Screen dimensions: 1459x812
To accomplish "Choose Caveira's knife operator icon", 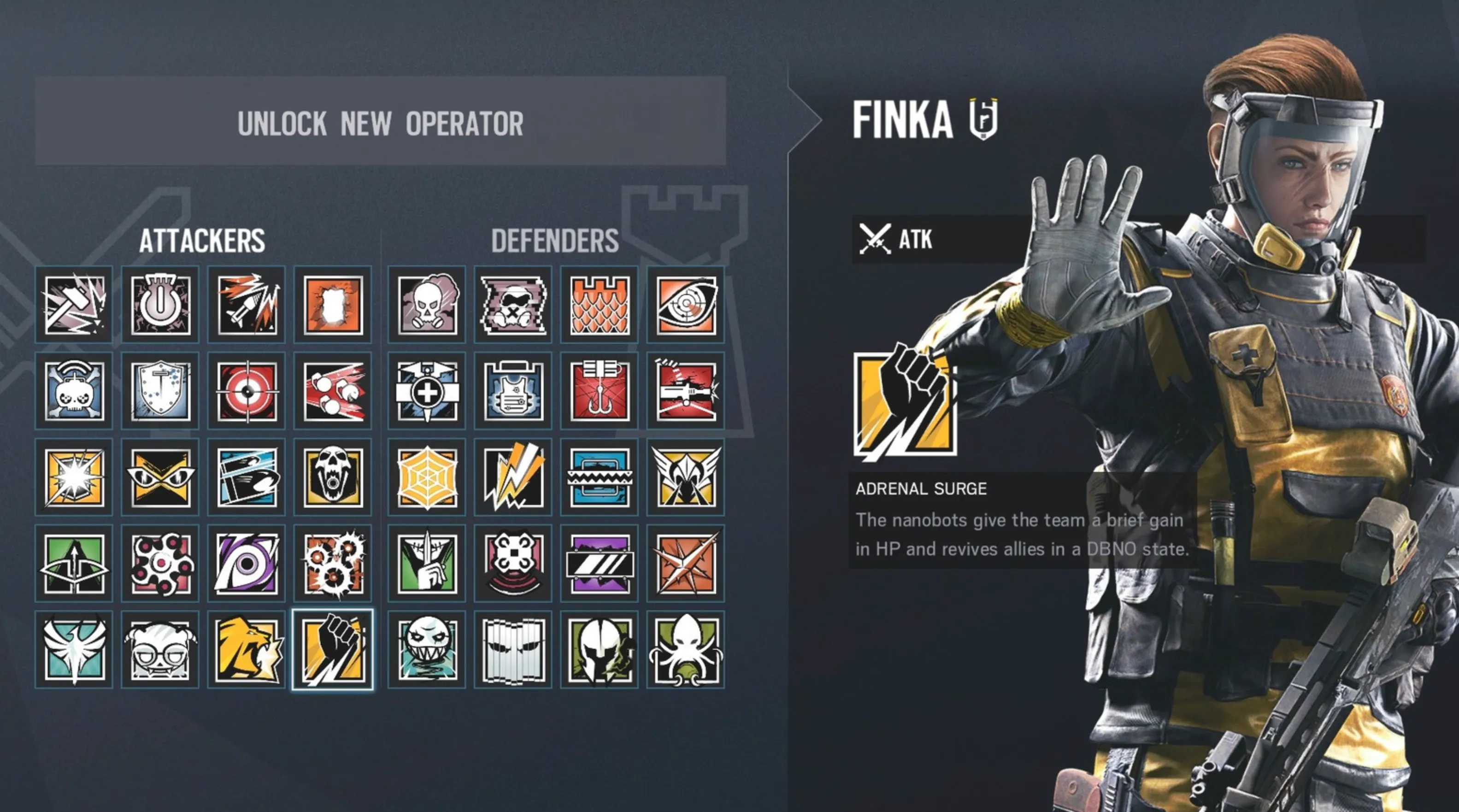I will click(x=426, y=564).
